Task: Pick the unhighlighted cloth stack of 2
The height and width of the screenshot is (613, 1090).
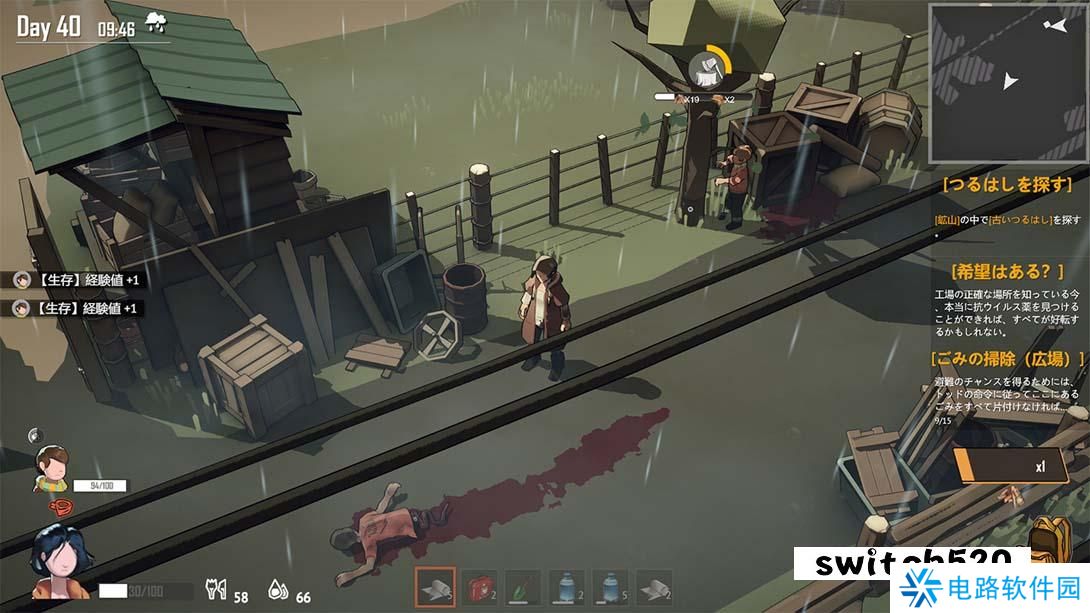Action: click(x=655, y=588)
